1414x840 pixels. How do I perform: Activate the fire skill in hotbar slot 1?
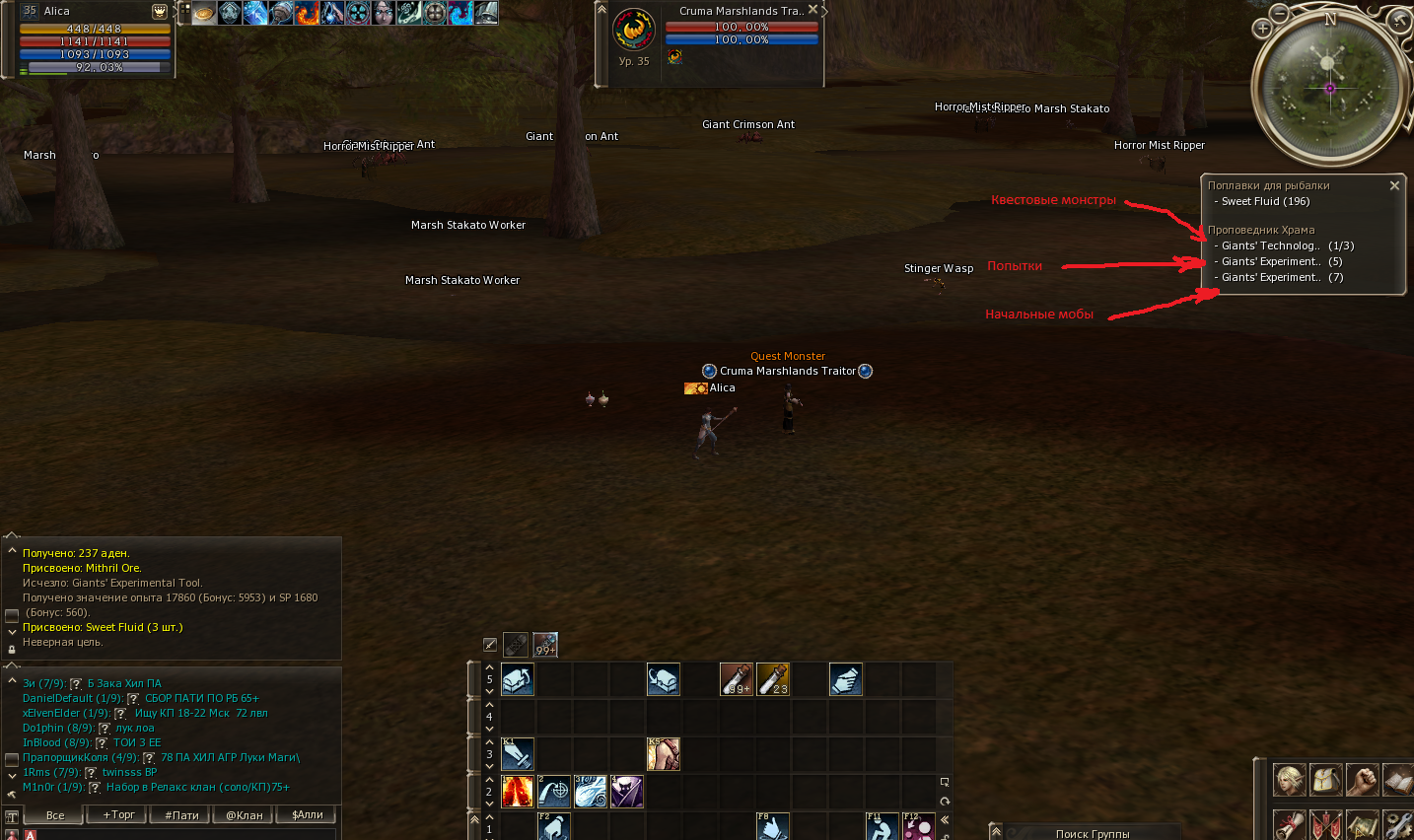coord(516,791)
